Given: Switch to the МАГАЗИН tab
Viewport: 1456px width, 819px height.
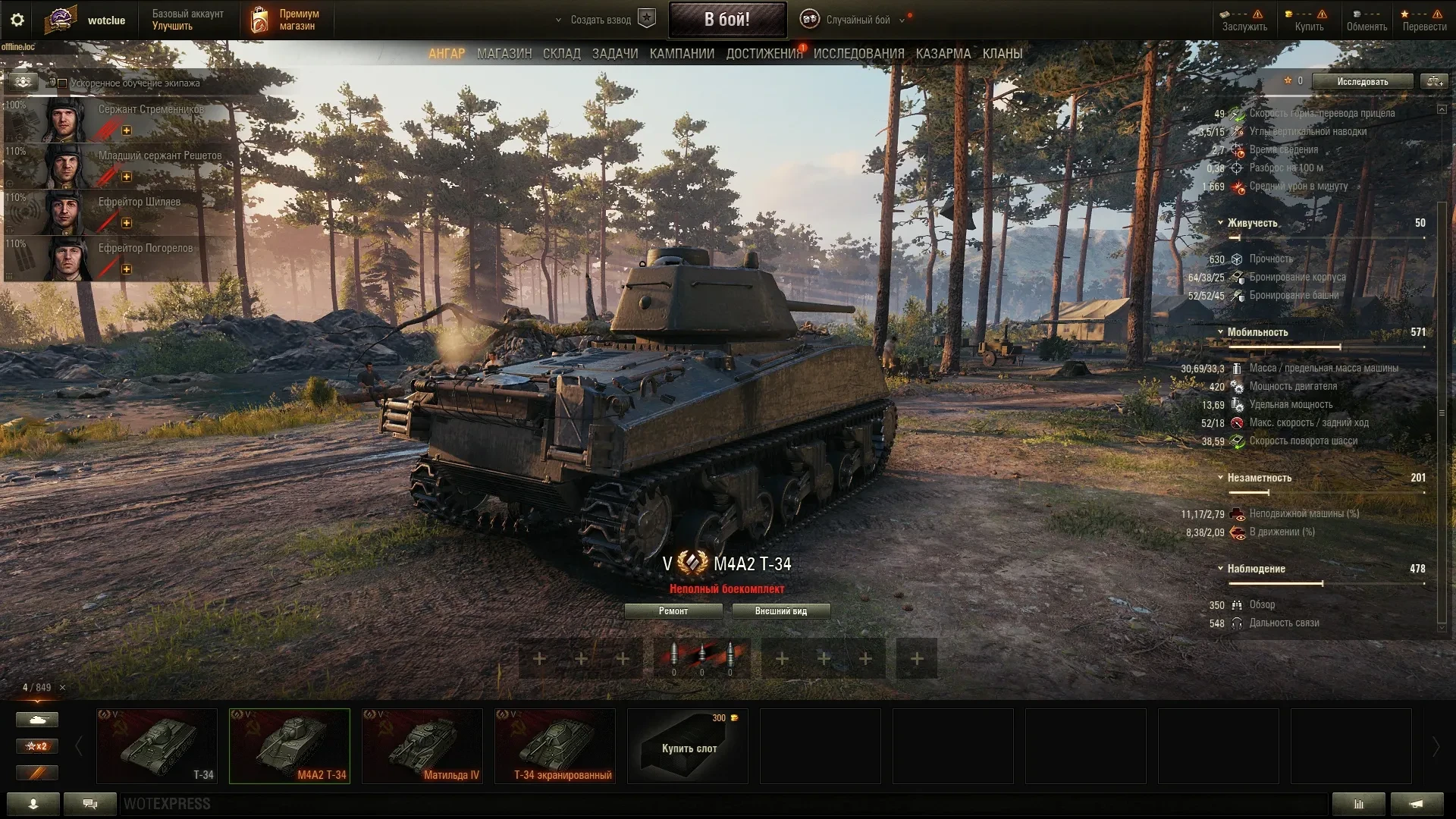Looking at the screenshot, I should coord(504,54).
